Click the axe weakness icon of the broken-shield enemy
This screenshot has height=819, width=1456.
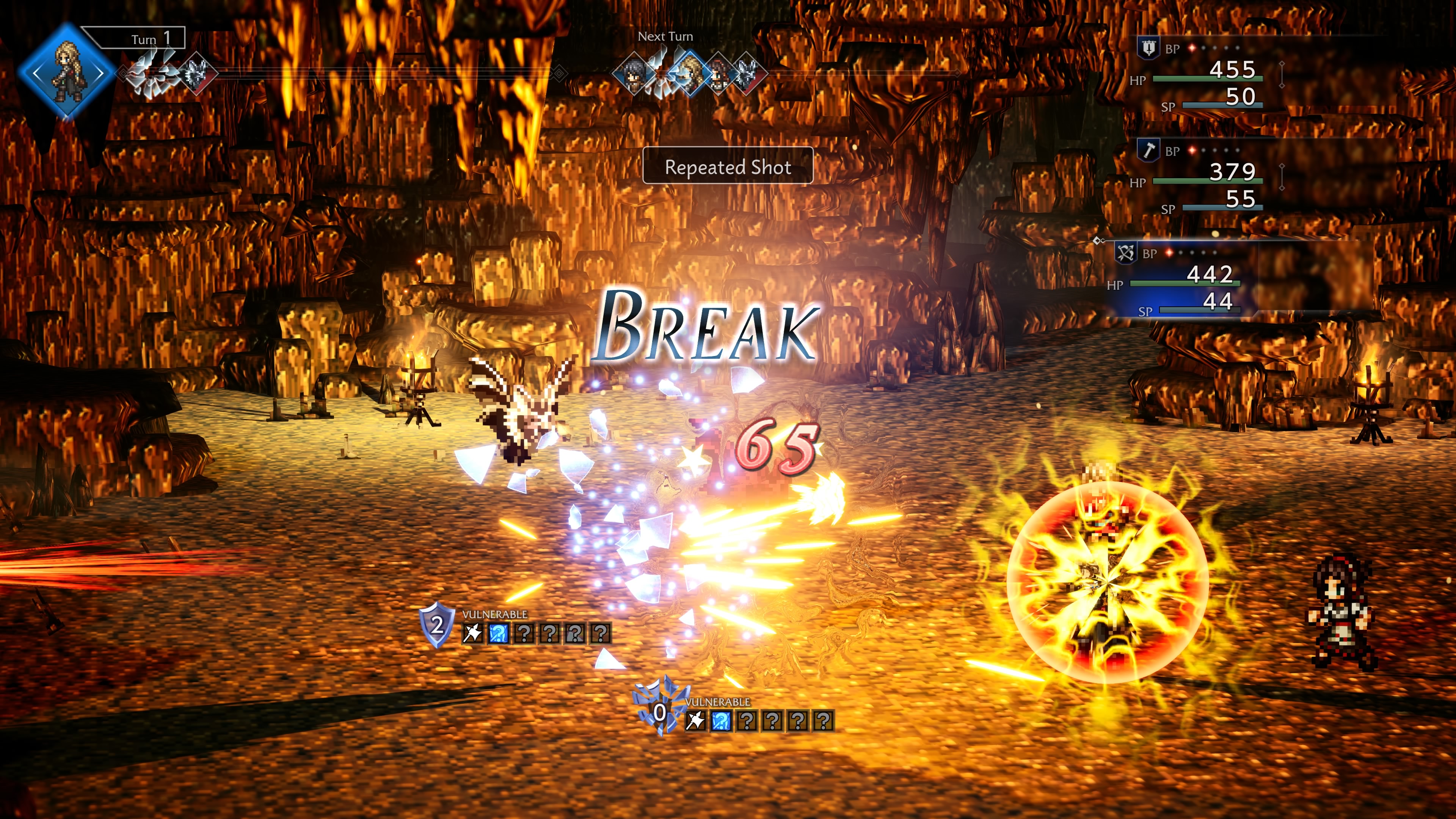click(695, 721)
